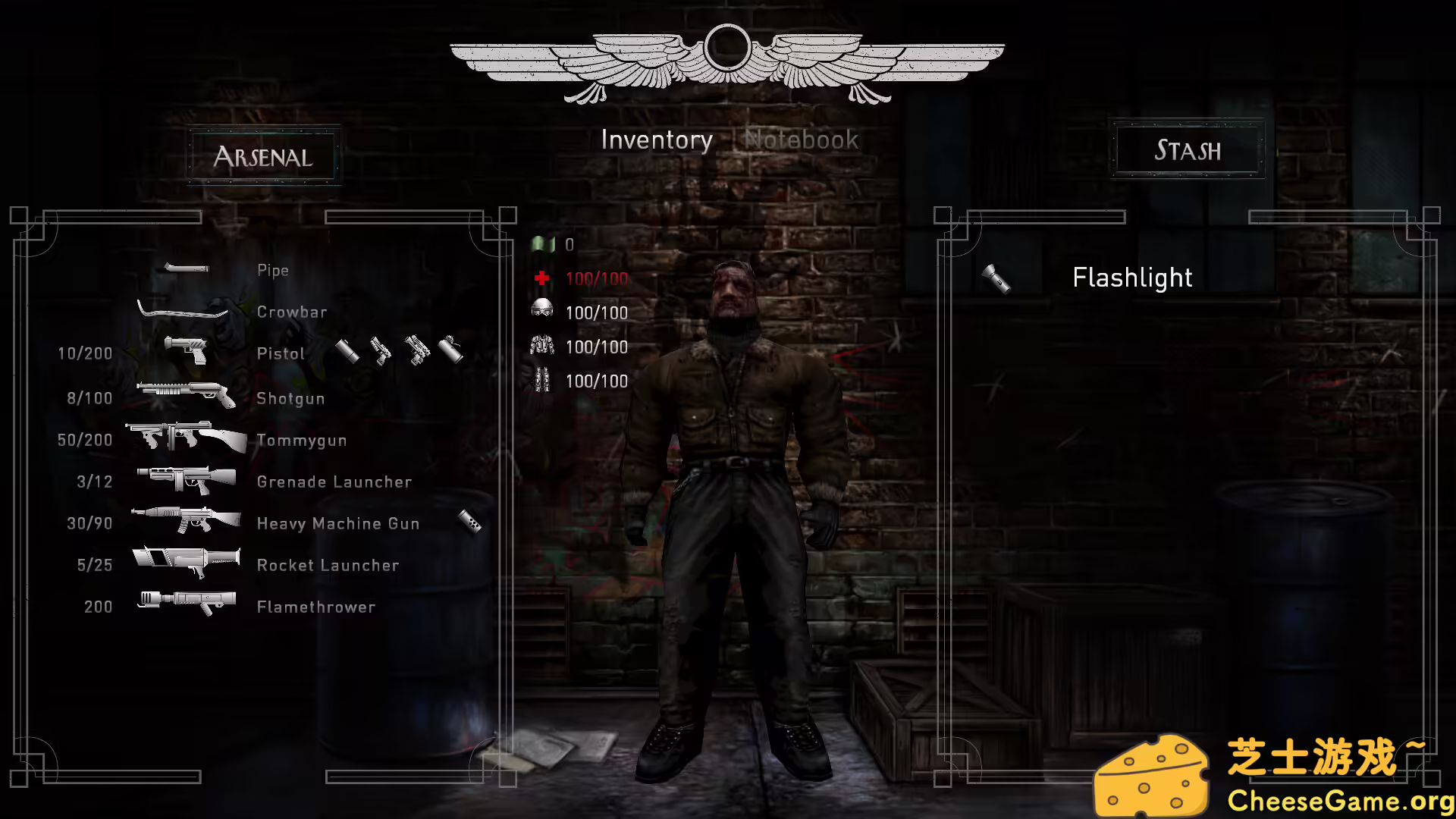Screen dimensions: 1456x819
Task: Switch to the Notebook tab
Action: (x=802, y=140)
